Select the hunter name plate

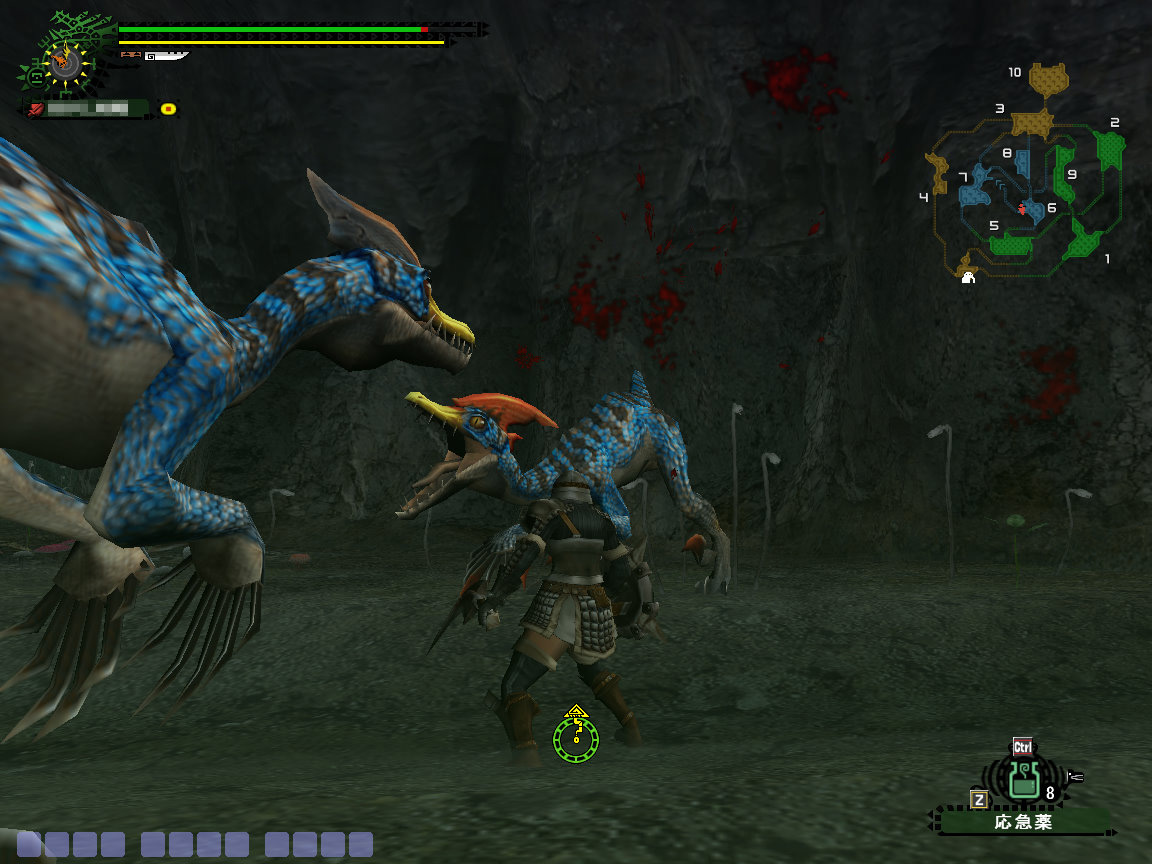pos(90,108)
